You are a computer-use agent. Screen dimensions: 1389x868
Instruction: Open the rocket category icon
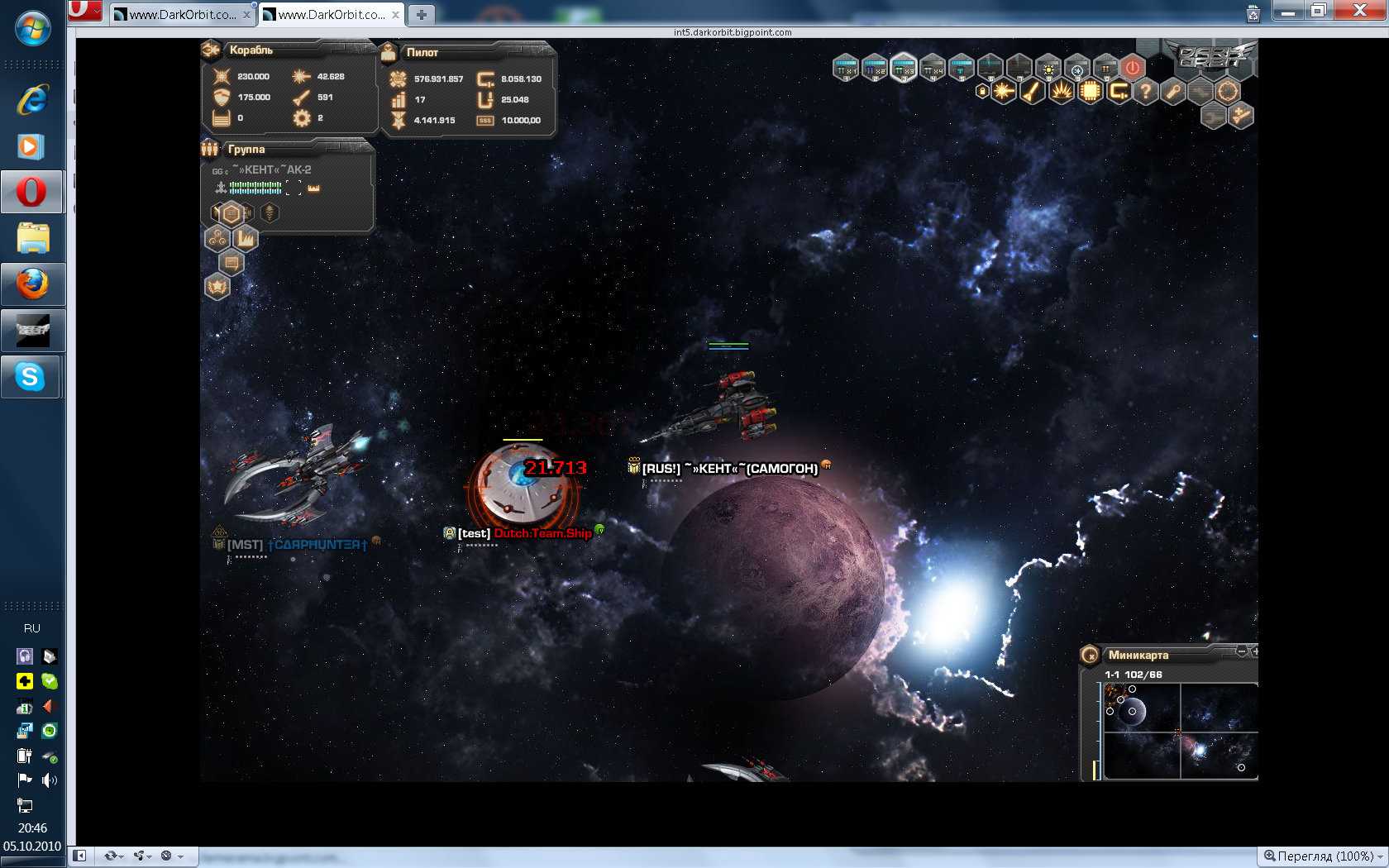[x=1032, y=91]
